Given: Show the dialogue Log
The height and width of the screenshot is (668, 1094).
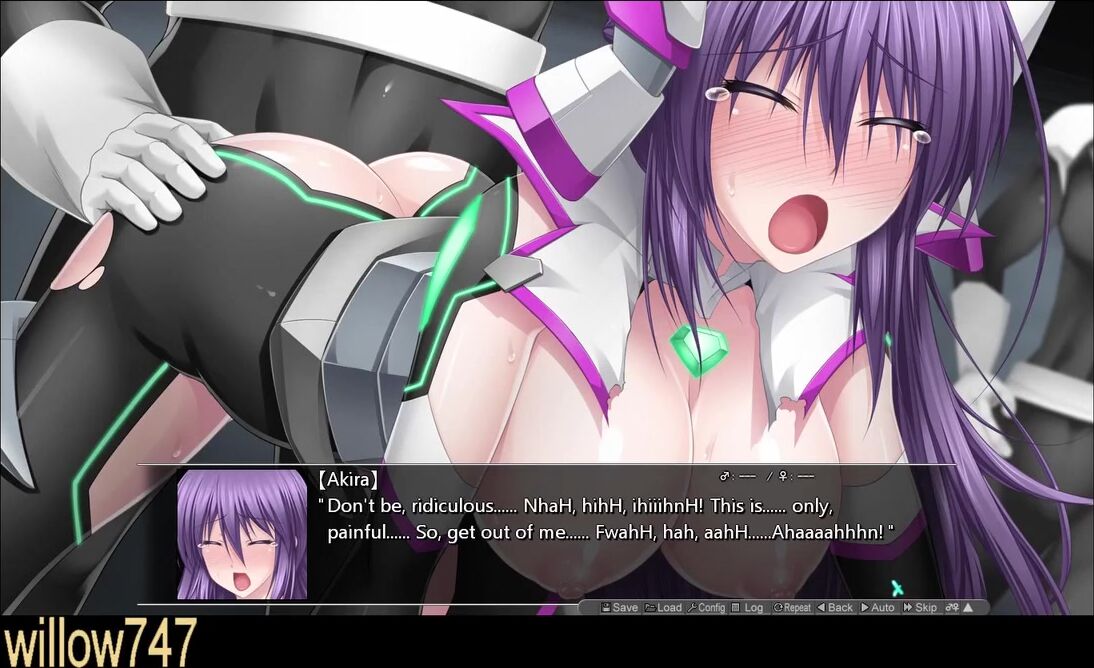Looking at the screenshot, I should (747, 607).
